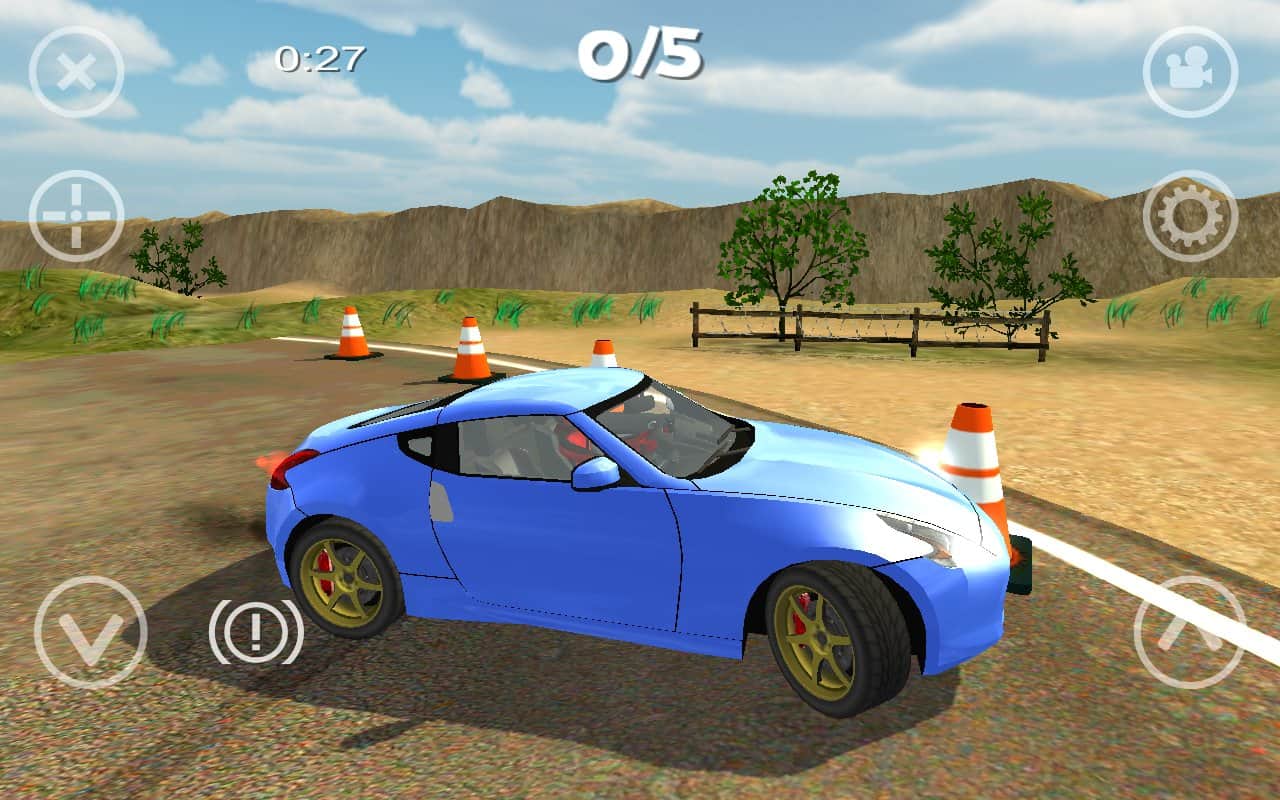Image resolution: width=1280 pixels, height=800 pixels.
Task: Accelerate using the up arrow button
Action: tap(1190, 632)
